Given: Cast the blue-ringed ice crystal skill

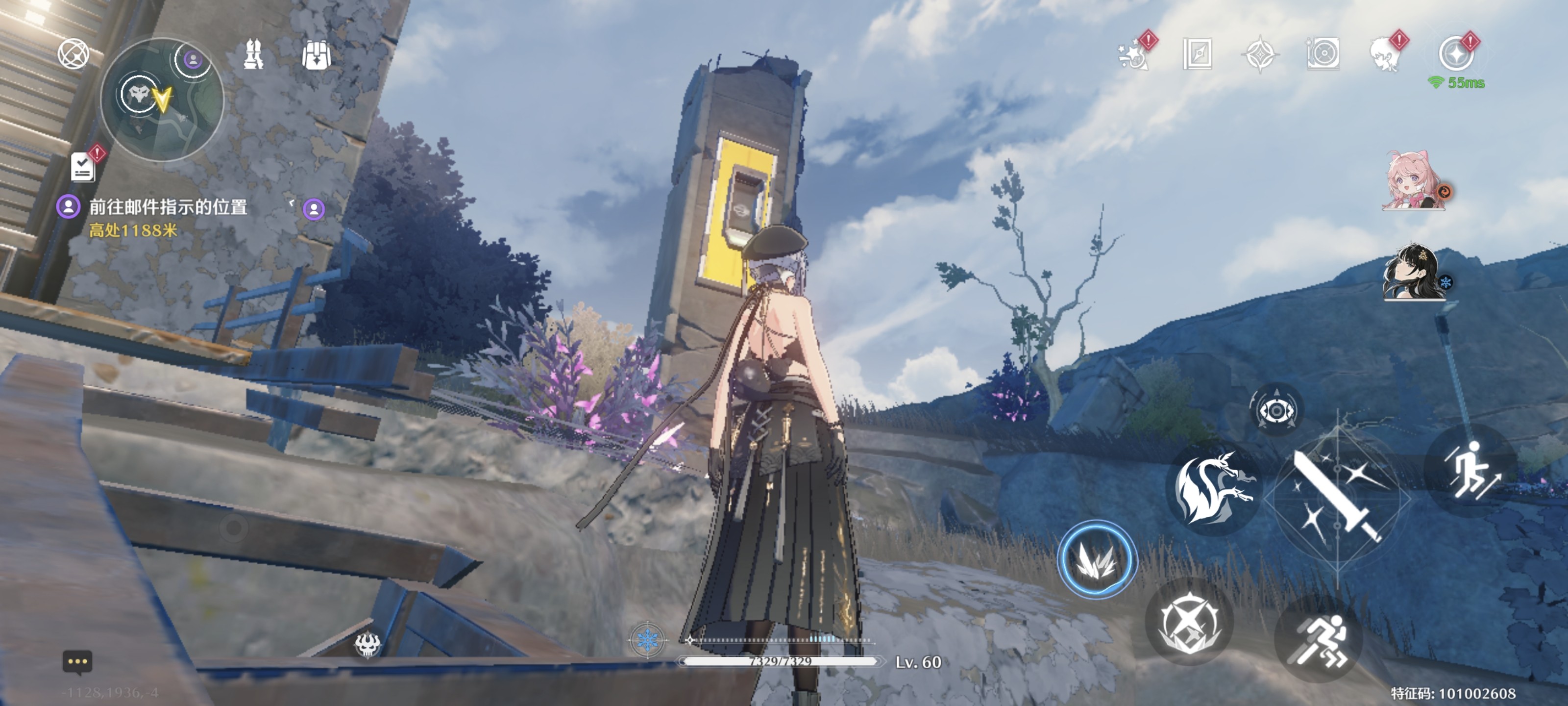Looking at the screenshot, I should click(x=1096, y=559).
